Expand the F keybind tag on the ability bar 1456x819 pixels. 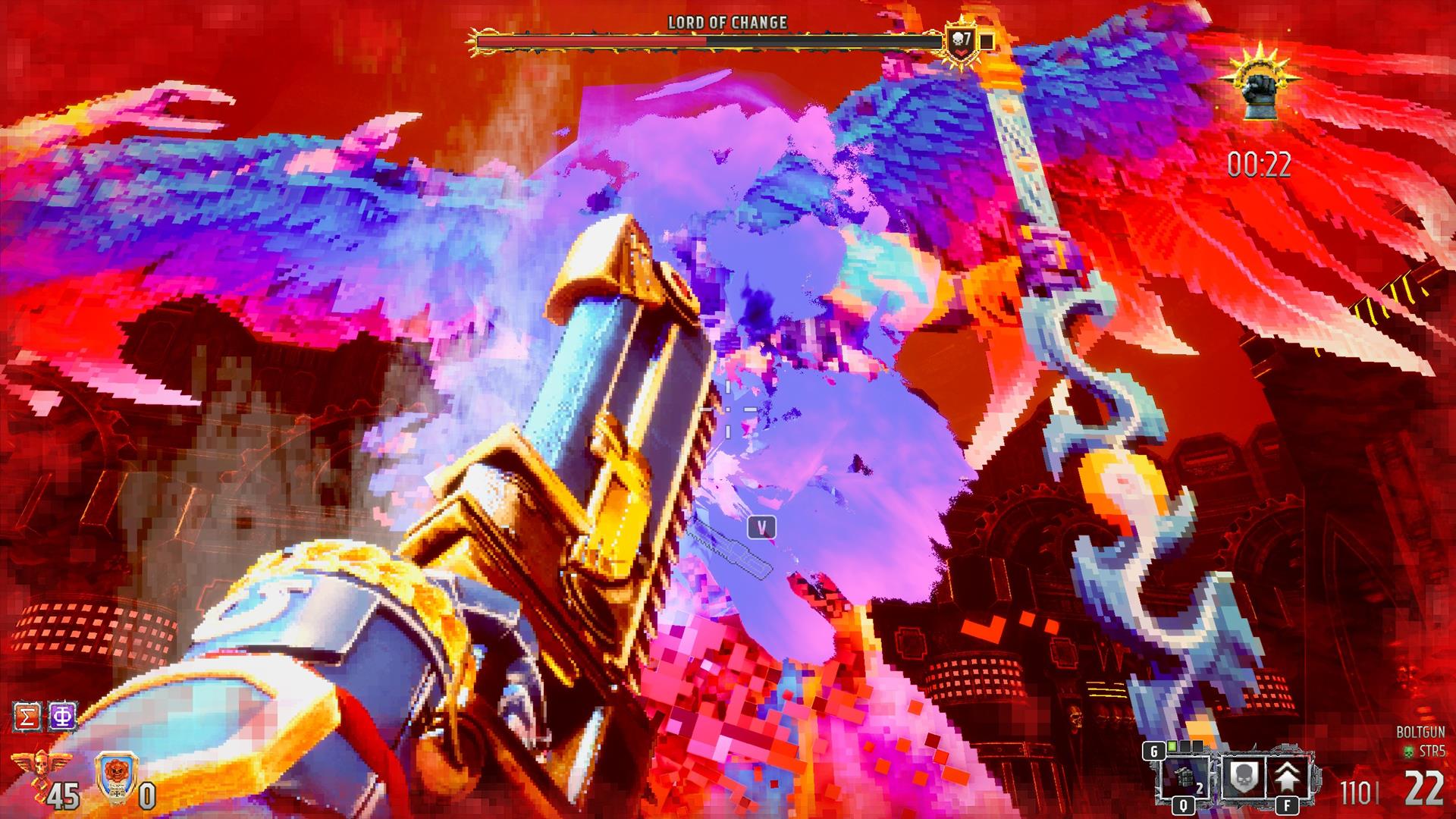click(1286, 805)
